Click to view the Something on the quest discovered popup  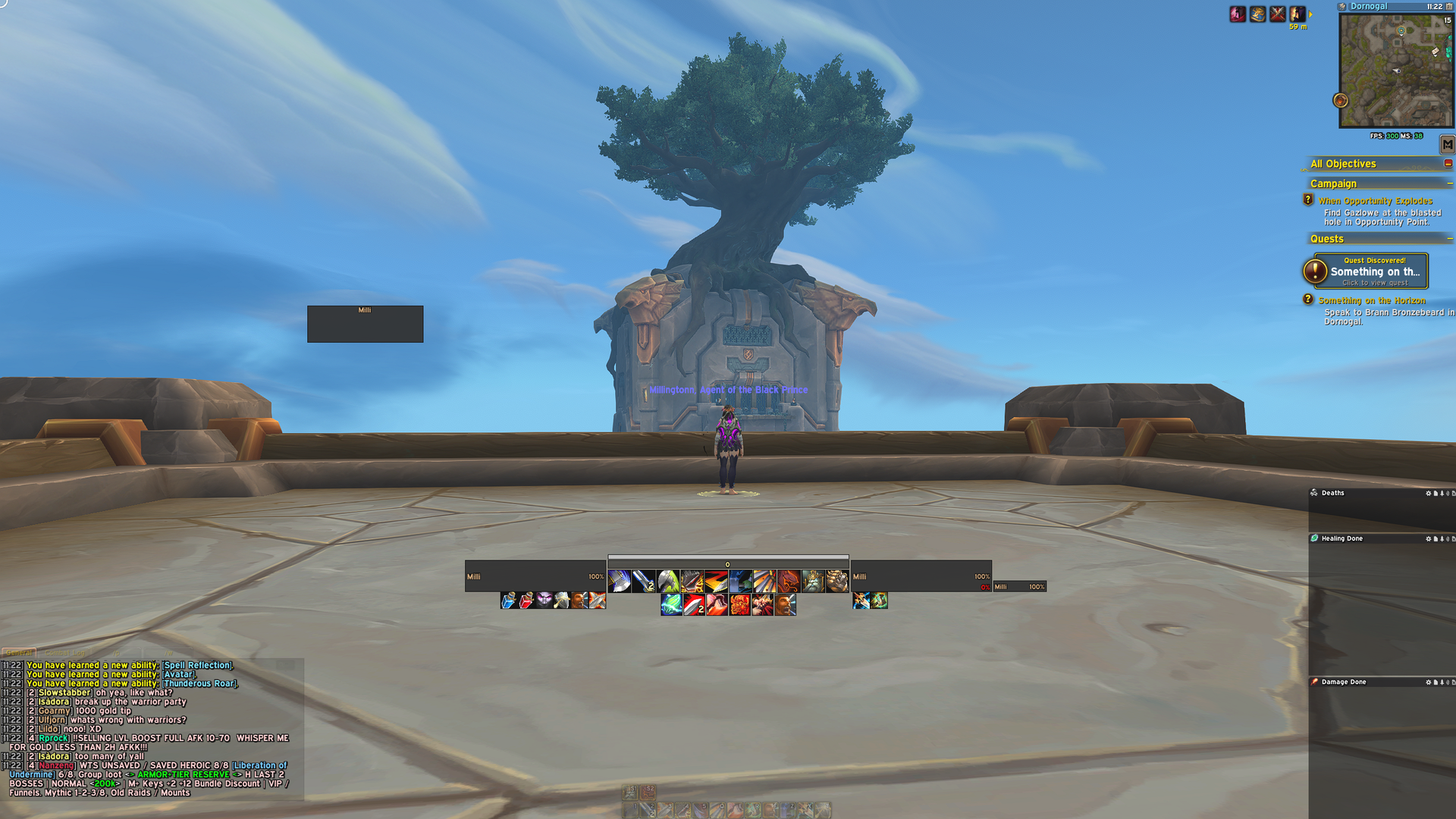1376,271
